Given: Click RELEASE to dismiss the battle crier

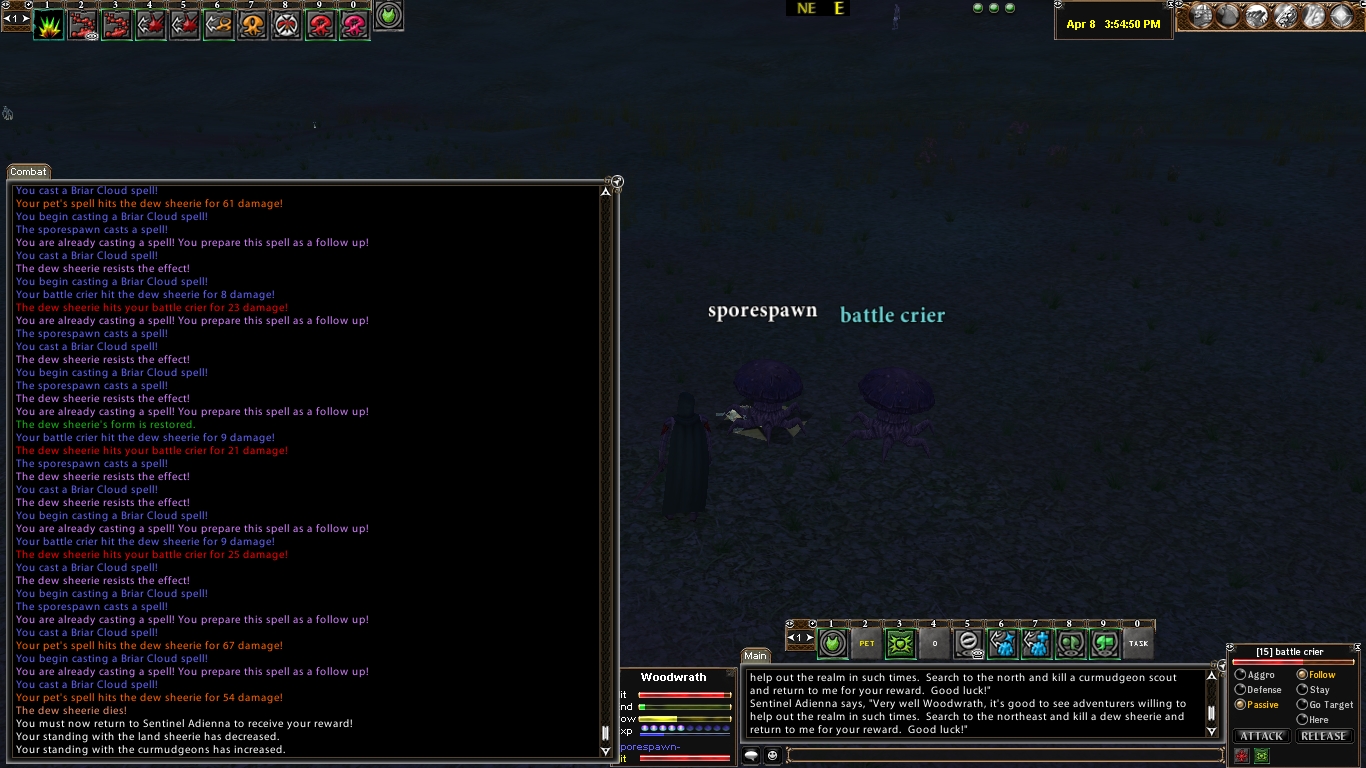Looking at the screenshot, I should coord(1323,736).
